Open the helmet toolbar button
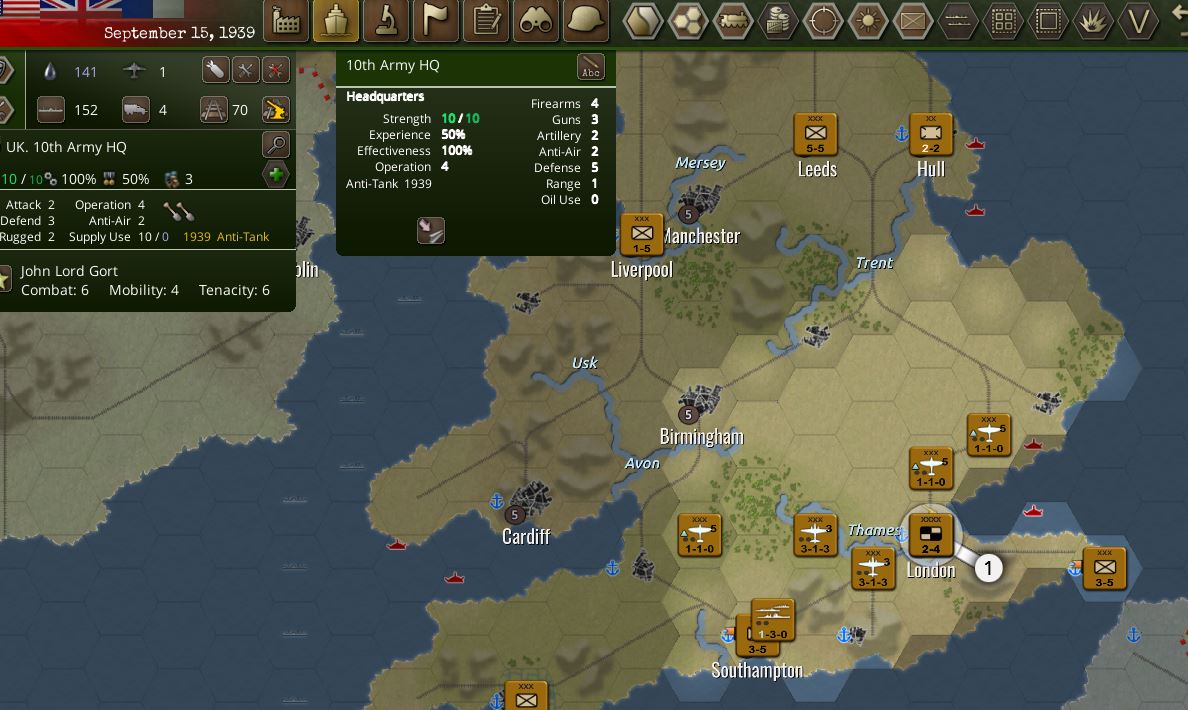 pos(586,20)
